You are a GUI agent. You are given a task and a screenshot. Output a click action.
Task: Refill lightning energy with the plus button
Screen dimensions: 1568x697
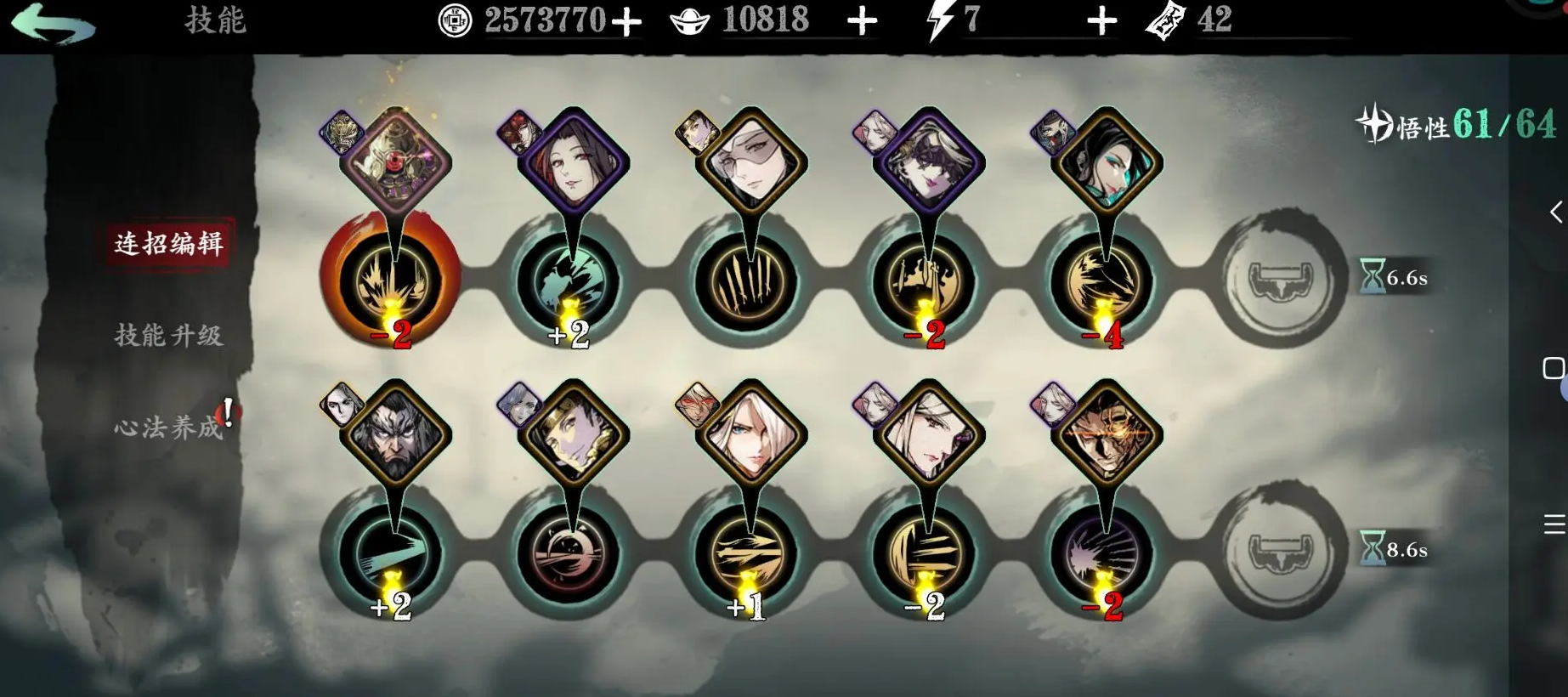coord(1101,21)
